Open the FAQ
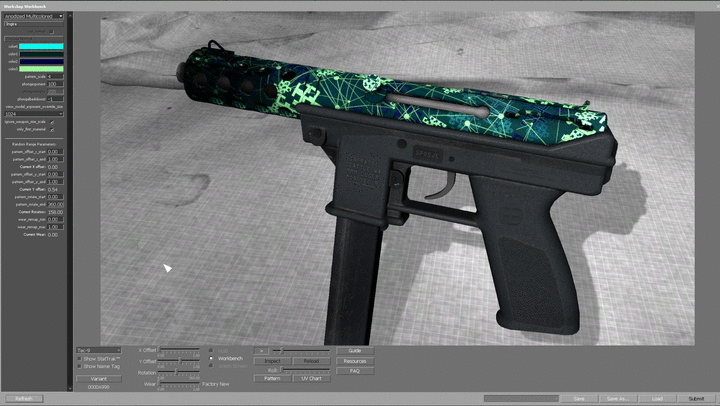 coord(355,371)
